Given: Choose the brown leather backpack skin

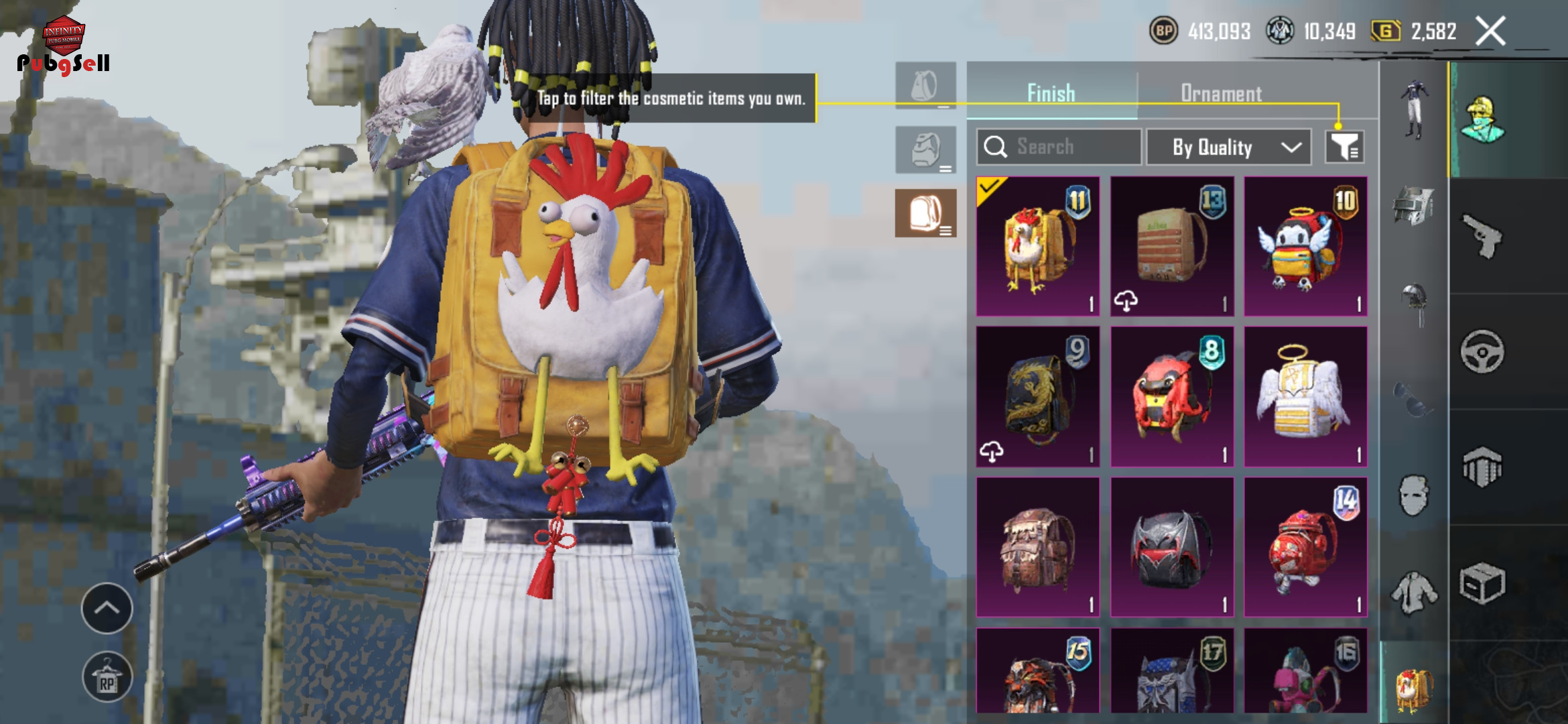Looking at the screenshot, I should pyautogui.click(x=1037, y=547).
